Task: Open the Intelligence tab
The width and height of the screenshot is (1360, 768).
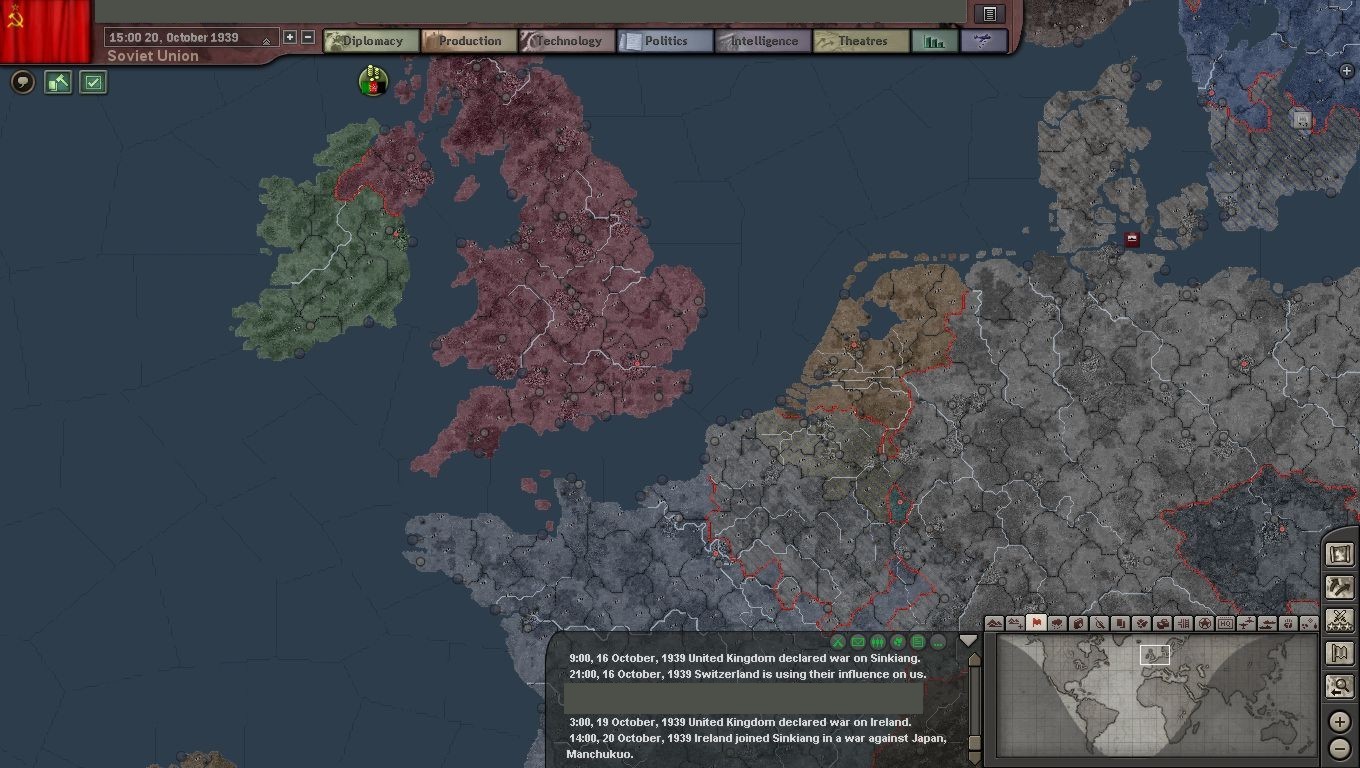Action: click(763, 41)
